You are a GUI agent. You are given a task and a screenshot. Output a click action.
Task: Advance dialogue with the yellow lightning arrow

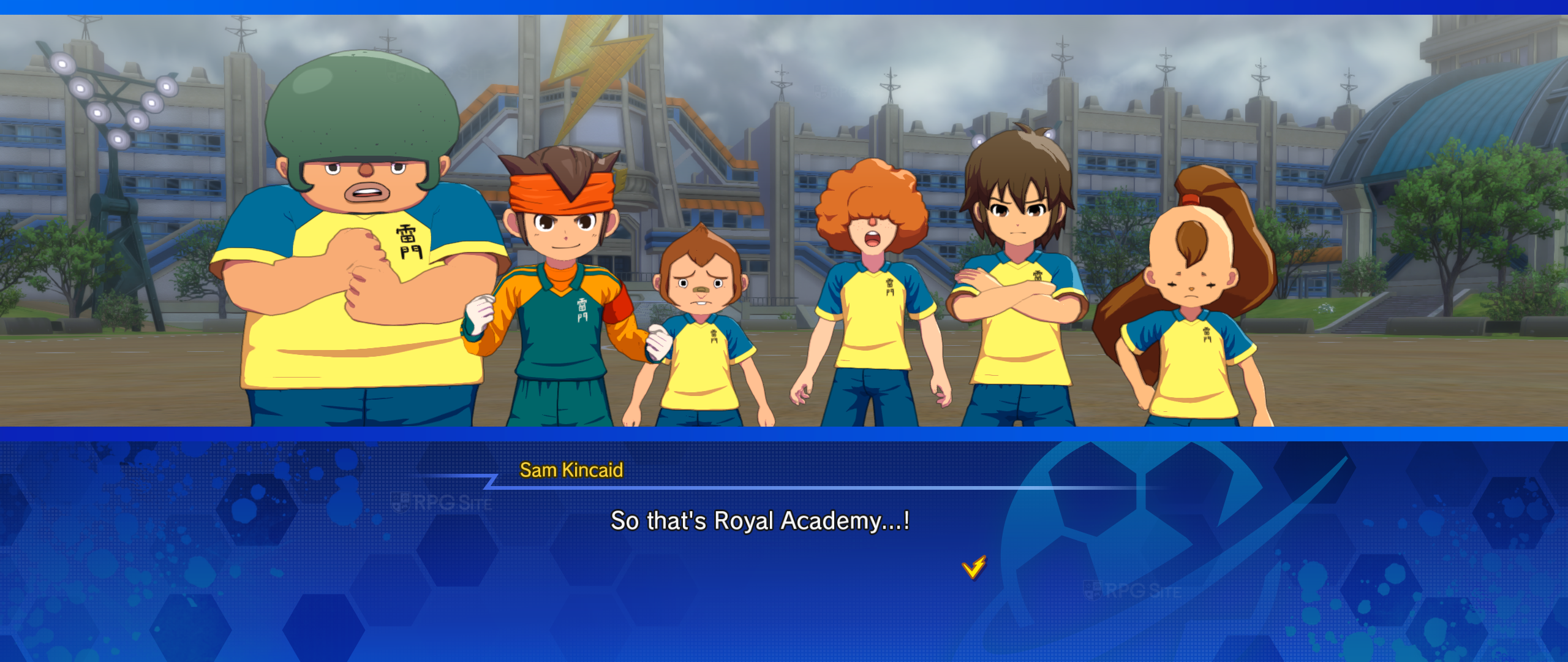[974, 567]
